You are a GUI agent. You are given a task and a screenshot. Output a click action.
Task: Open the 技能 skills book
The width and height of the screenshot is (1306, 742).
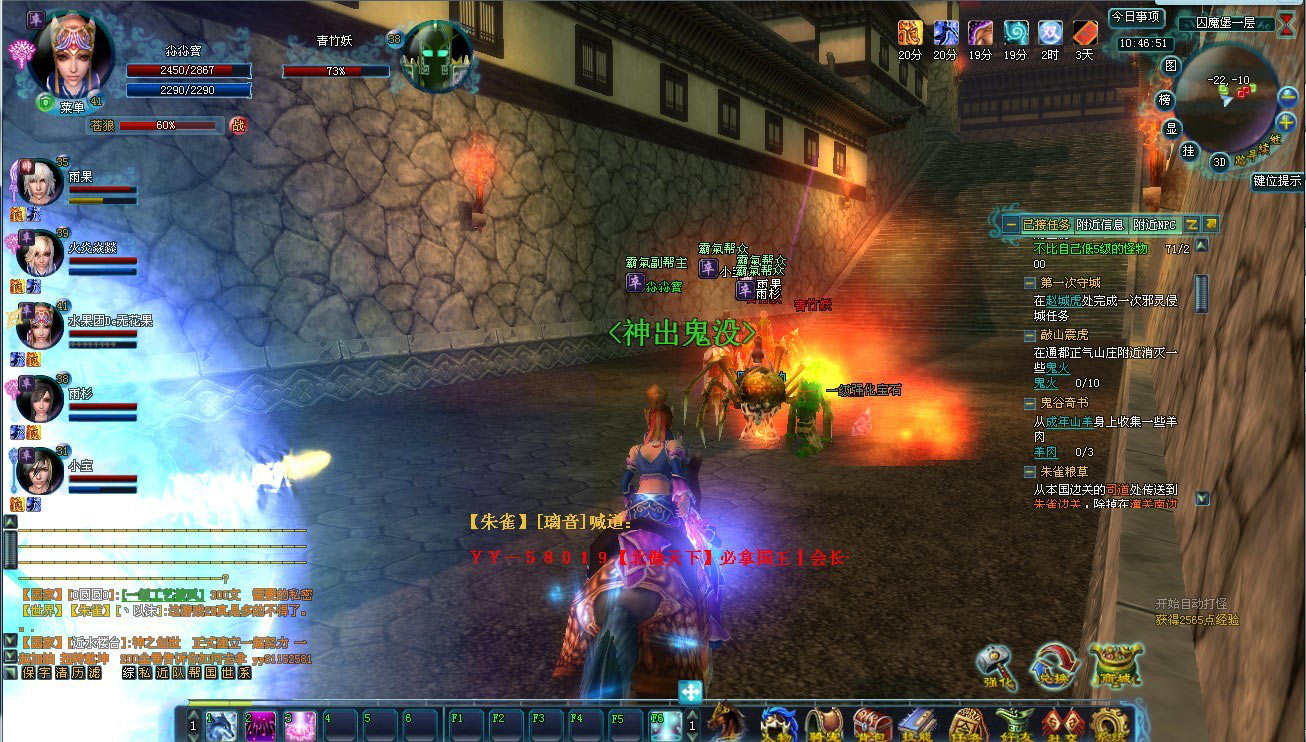(x=917, y=724)
